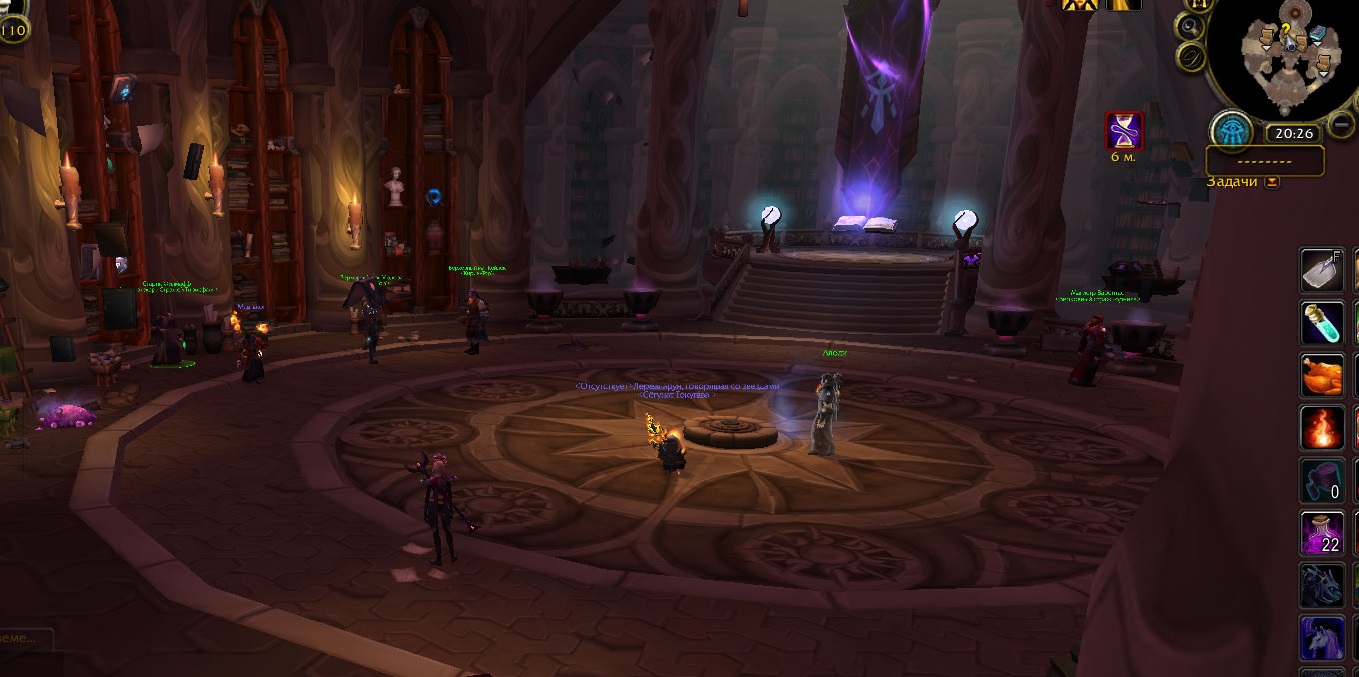Screen dimensions: 1359x677
Task: Select the purple cloth item slot
Action: click(x=1322, y=480)
